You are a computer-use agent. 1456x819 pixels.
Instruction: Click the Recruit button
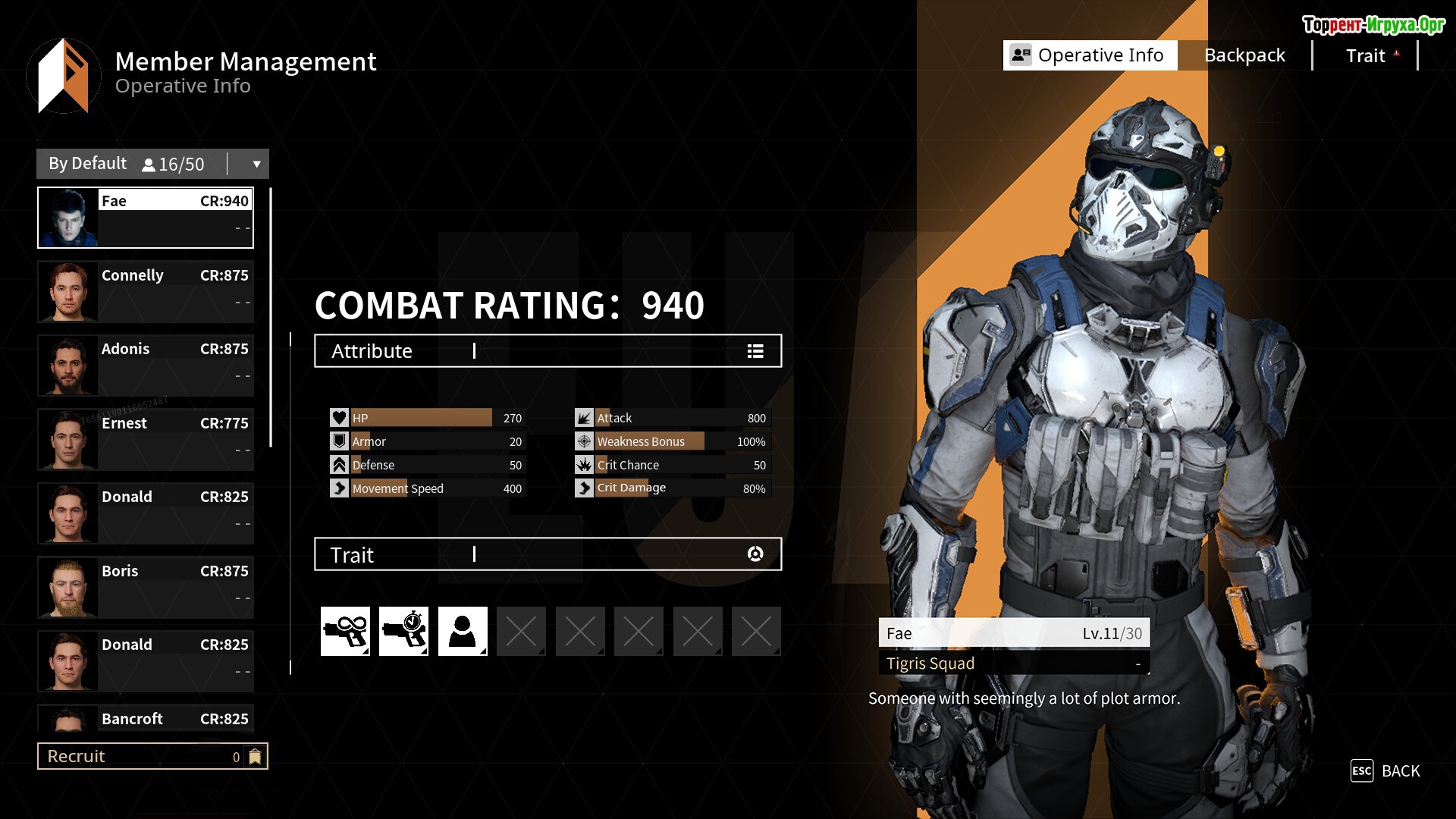tap(152, 756)
